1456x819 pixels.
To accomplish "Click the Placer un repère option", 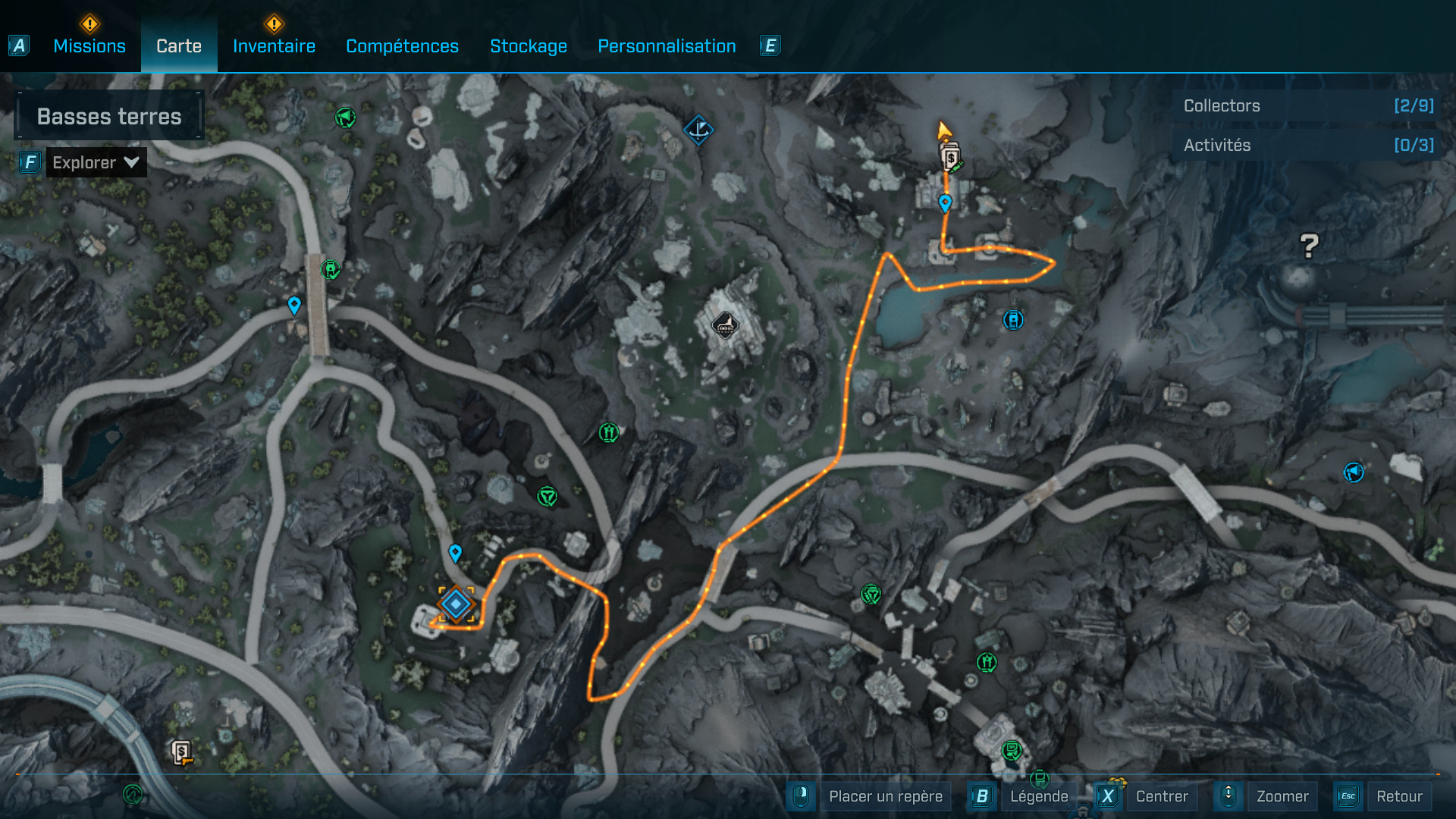I will [885, 796].
